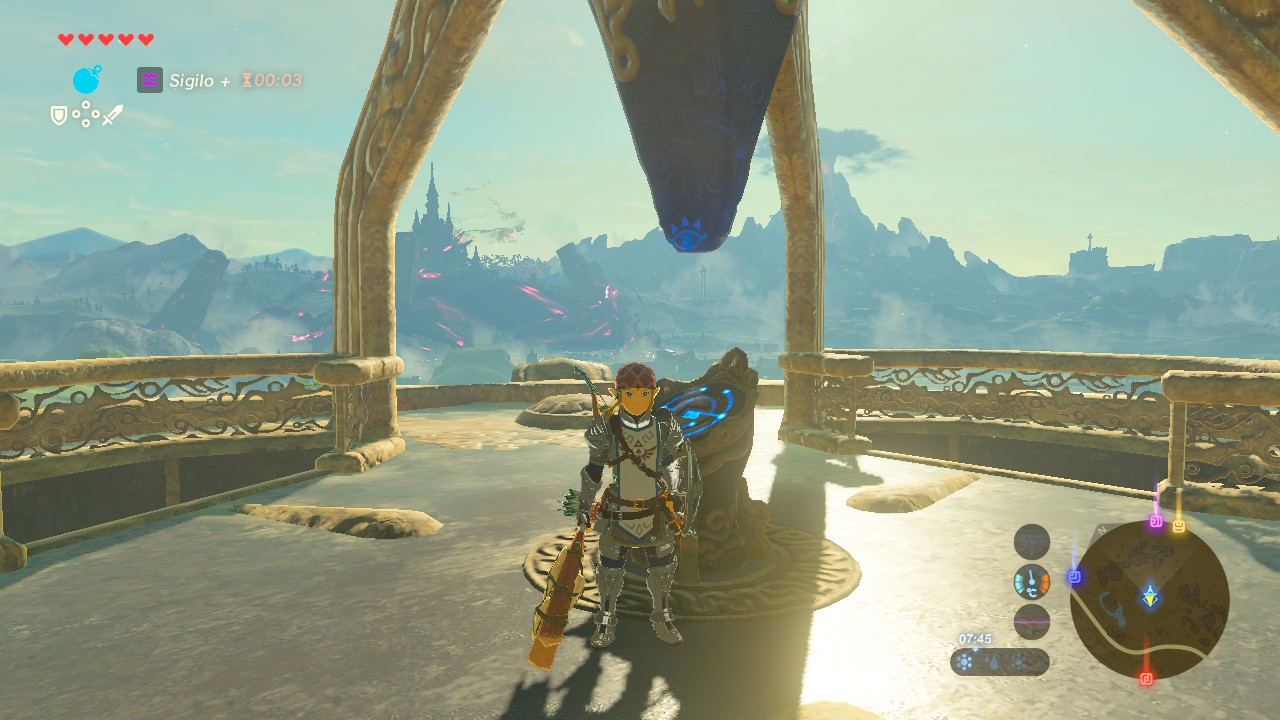The height and width of the screenshot is (720, 1280).
Task: Open the weather forecast bar
Action: 1000,662
